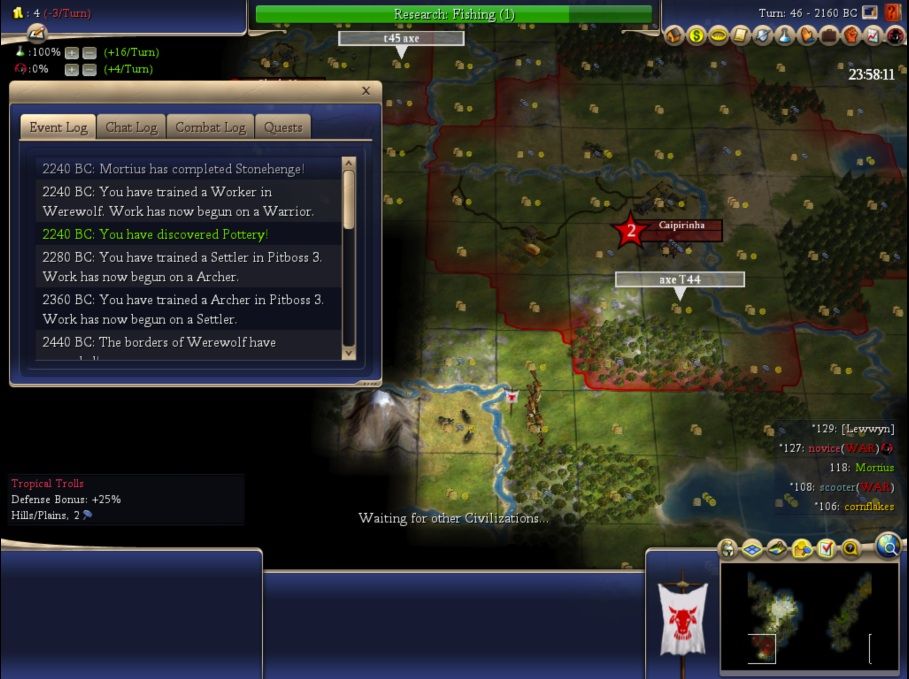Open the Combat Log tab
This screenshot has width=909, height=679.
(x=210, y=127)
